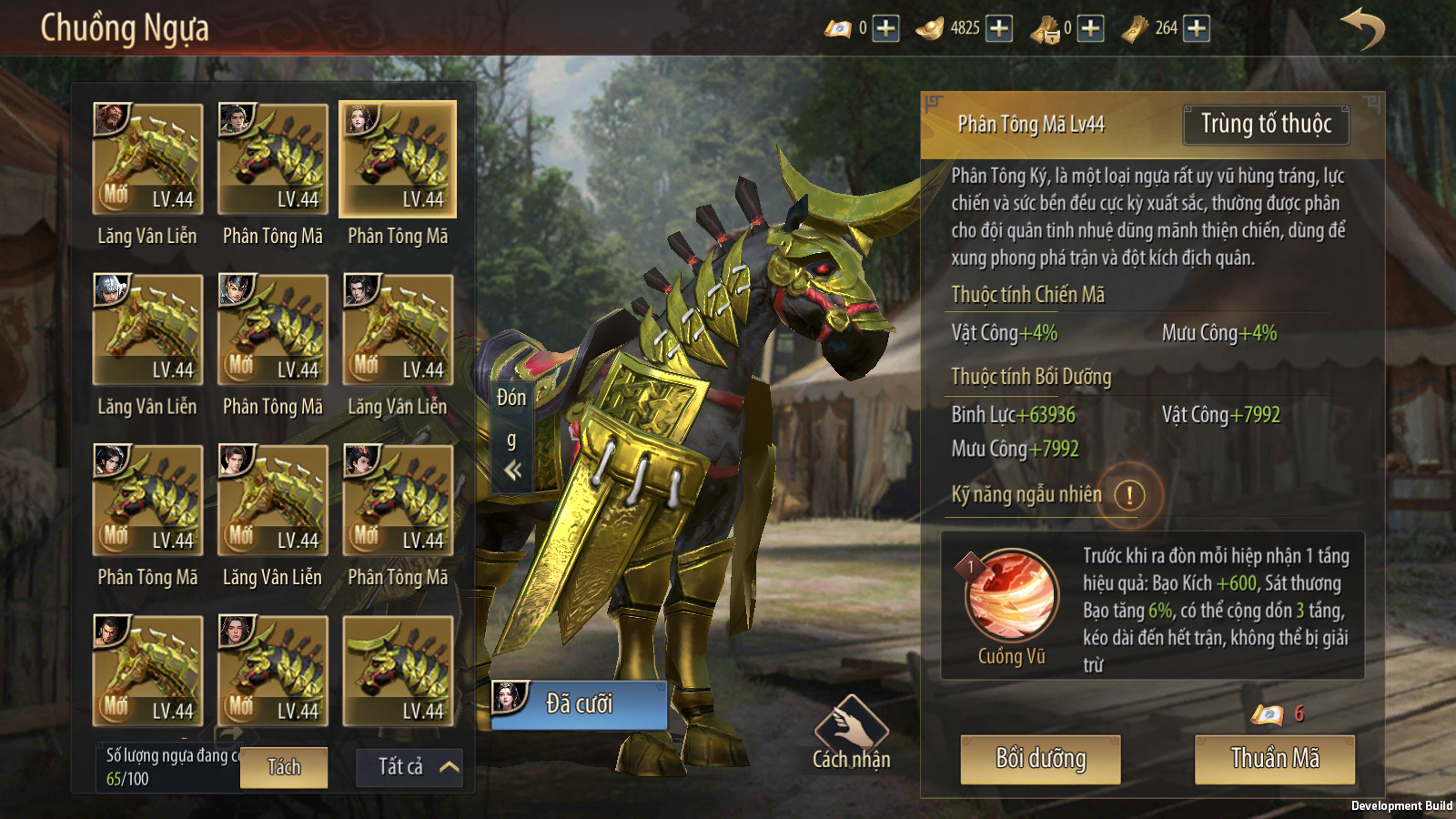1456x819 pixels.
Task: Click the Thuần Mã button
Action: coord(1274,759)
